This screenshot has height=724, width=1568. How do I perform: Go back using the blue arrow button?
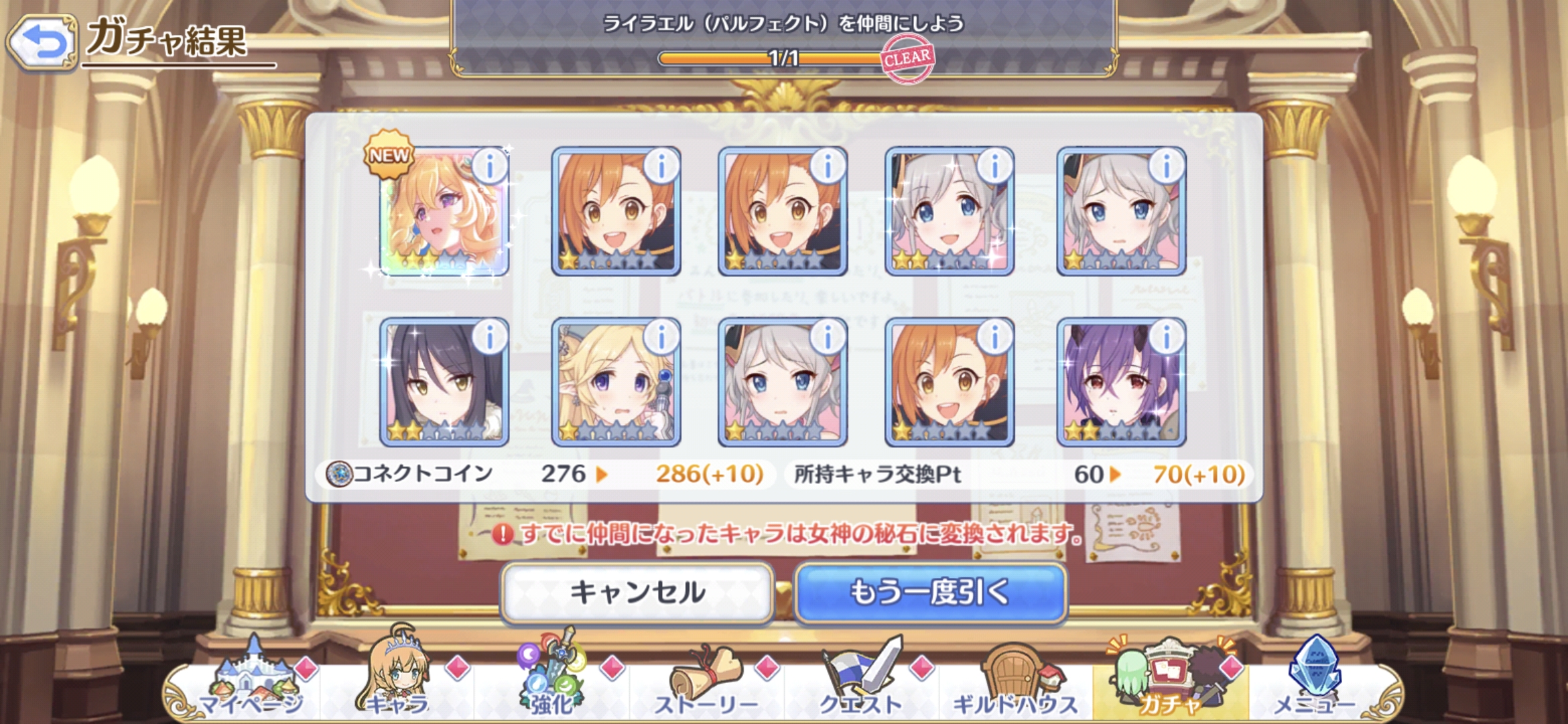43,42
